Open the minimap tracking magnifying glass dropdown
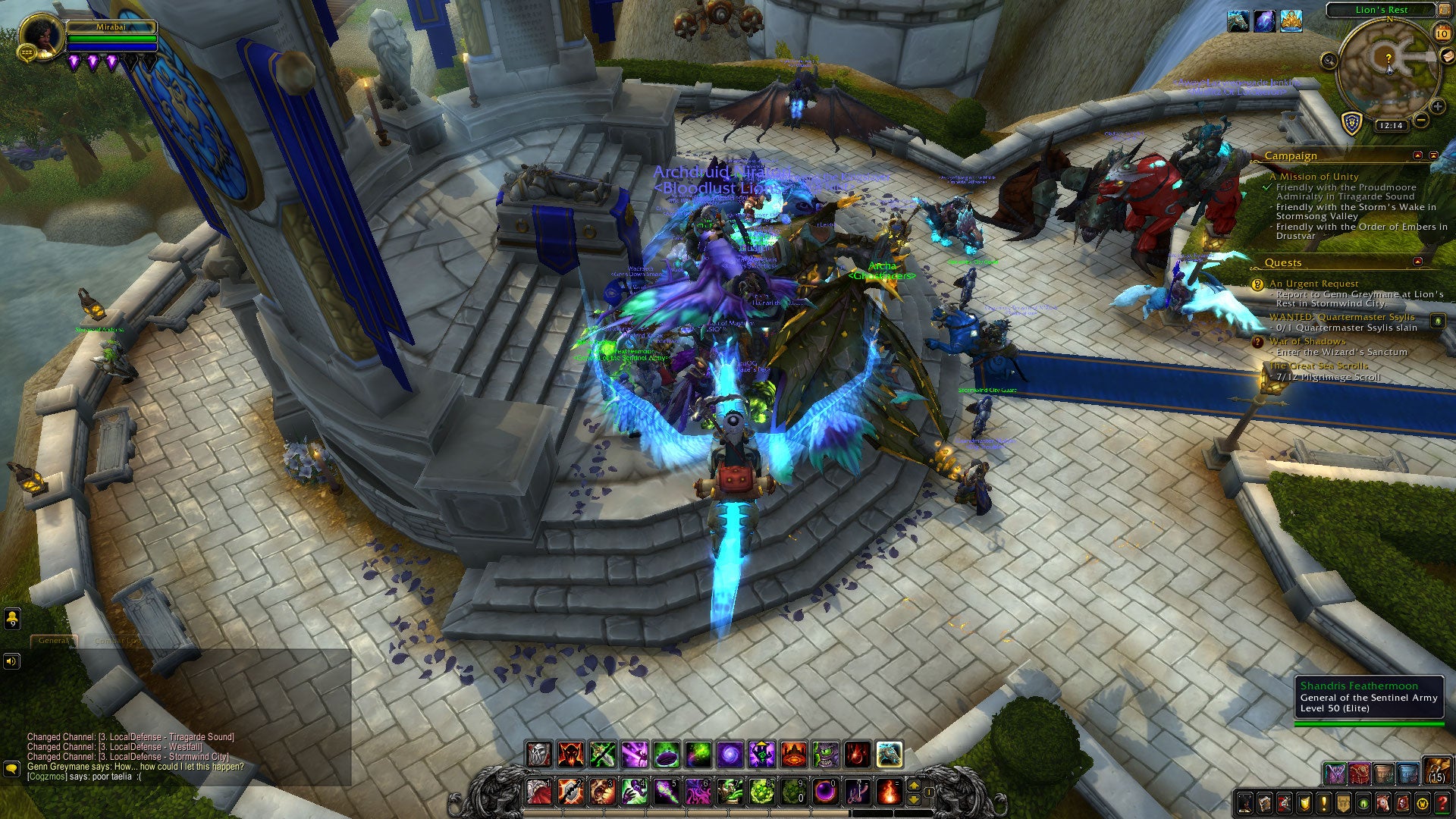 point(1329,61)
